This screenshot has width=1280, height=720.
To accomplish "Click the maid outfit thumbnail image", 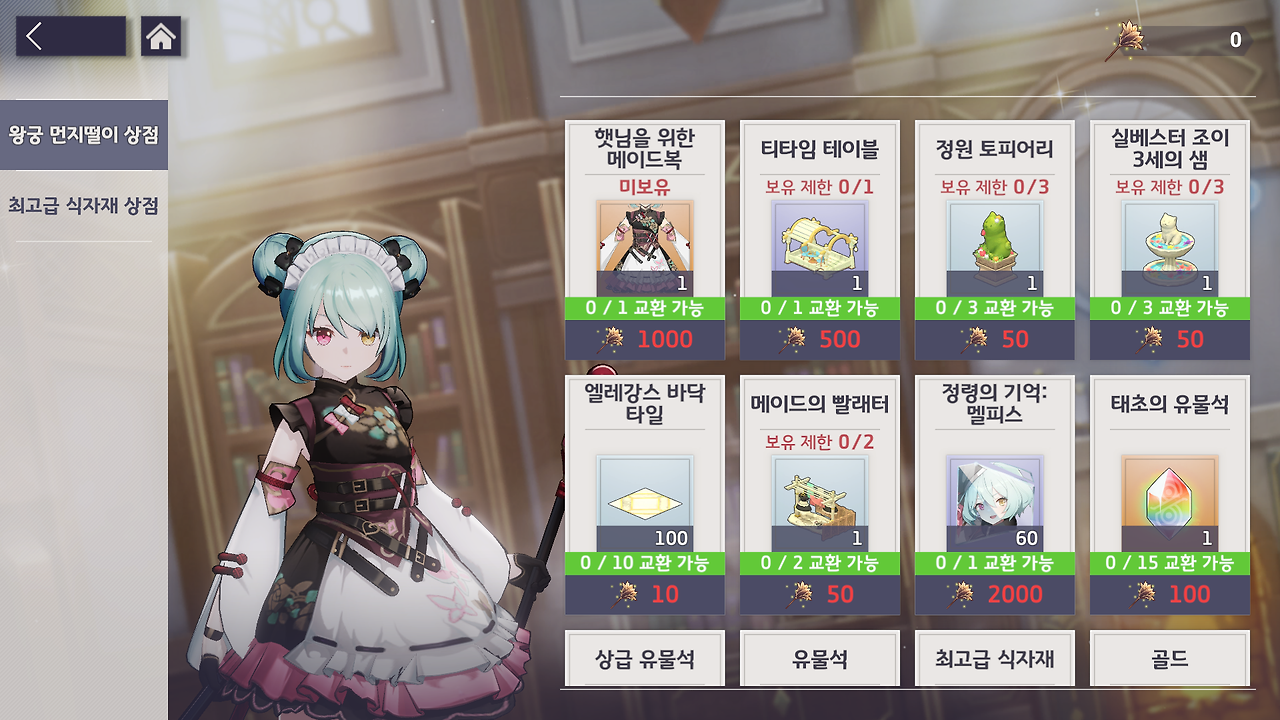I will [644, 243].
